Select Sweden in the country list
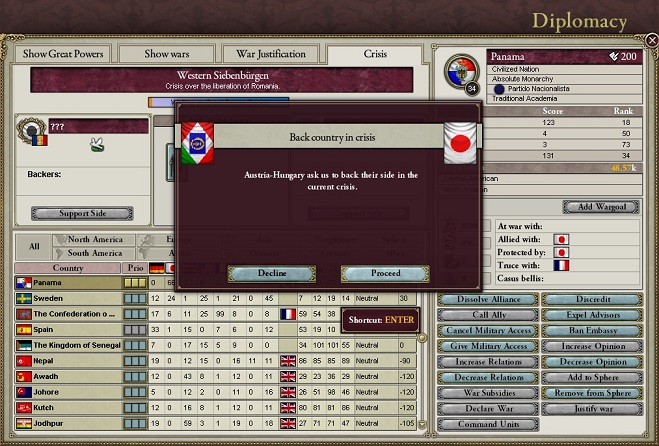This screenshot has height=446, width=659. tap(70, 298)
